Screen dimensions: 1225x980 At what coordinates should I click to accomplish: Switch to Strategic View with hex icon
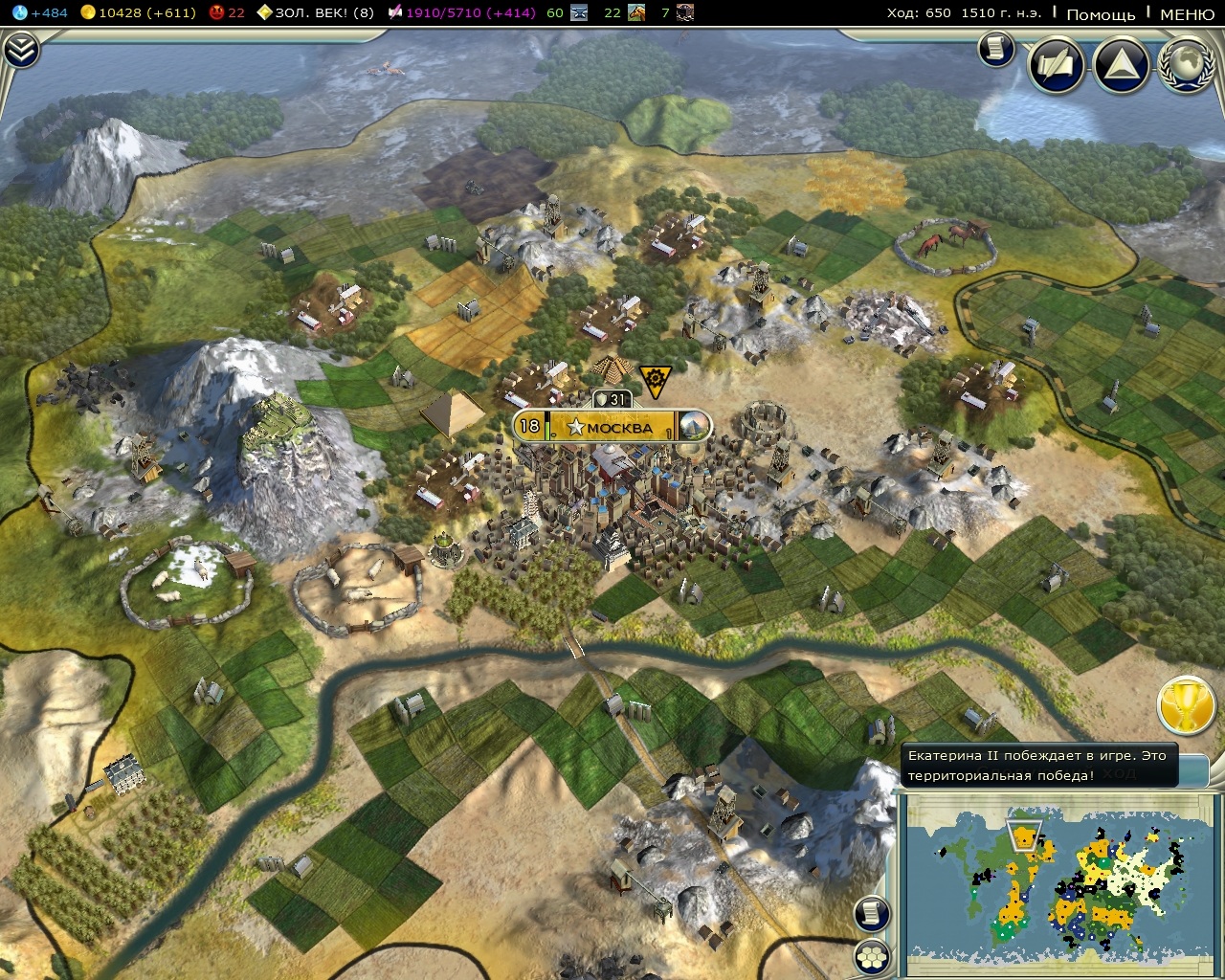(x=872, y=955)
